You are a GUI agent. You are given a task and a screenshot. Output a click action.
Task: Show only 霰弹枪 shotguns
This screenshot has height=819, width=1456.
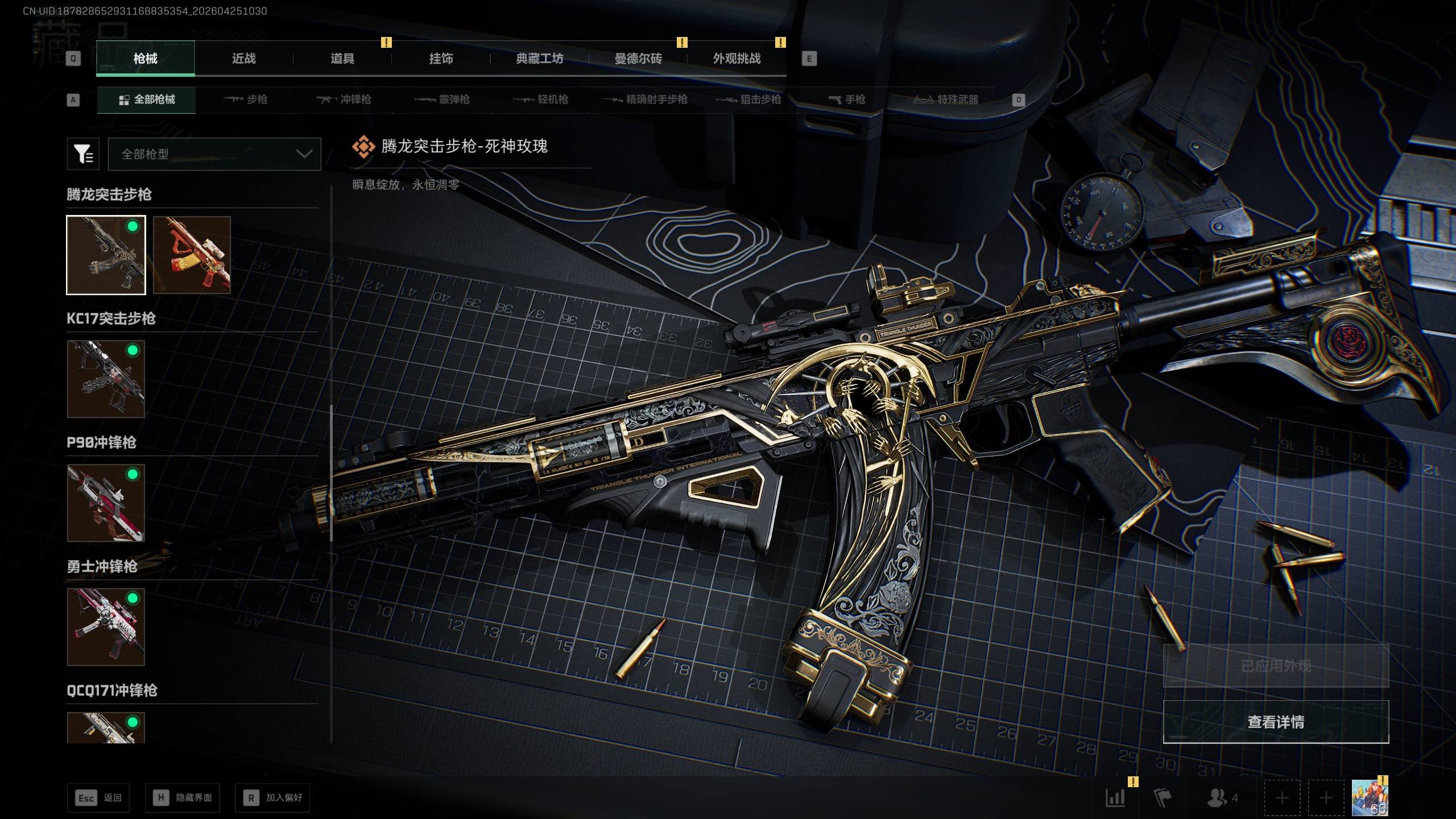coord(442,100)
